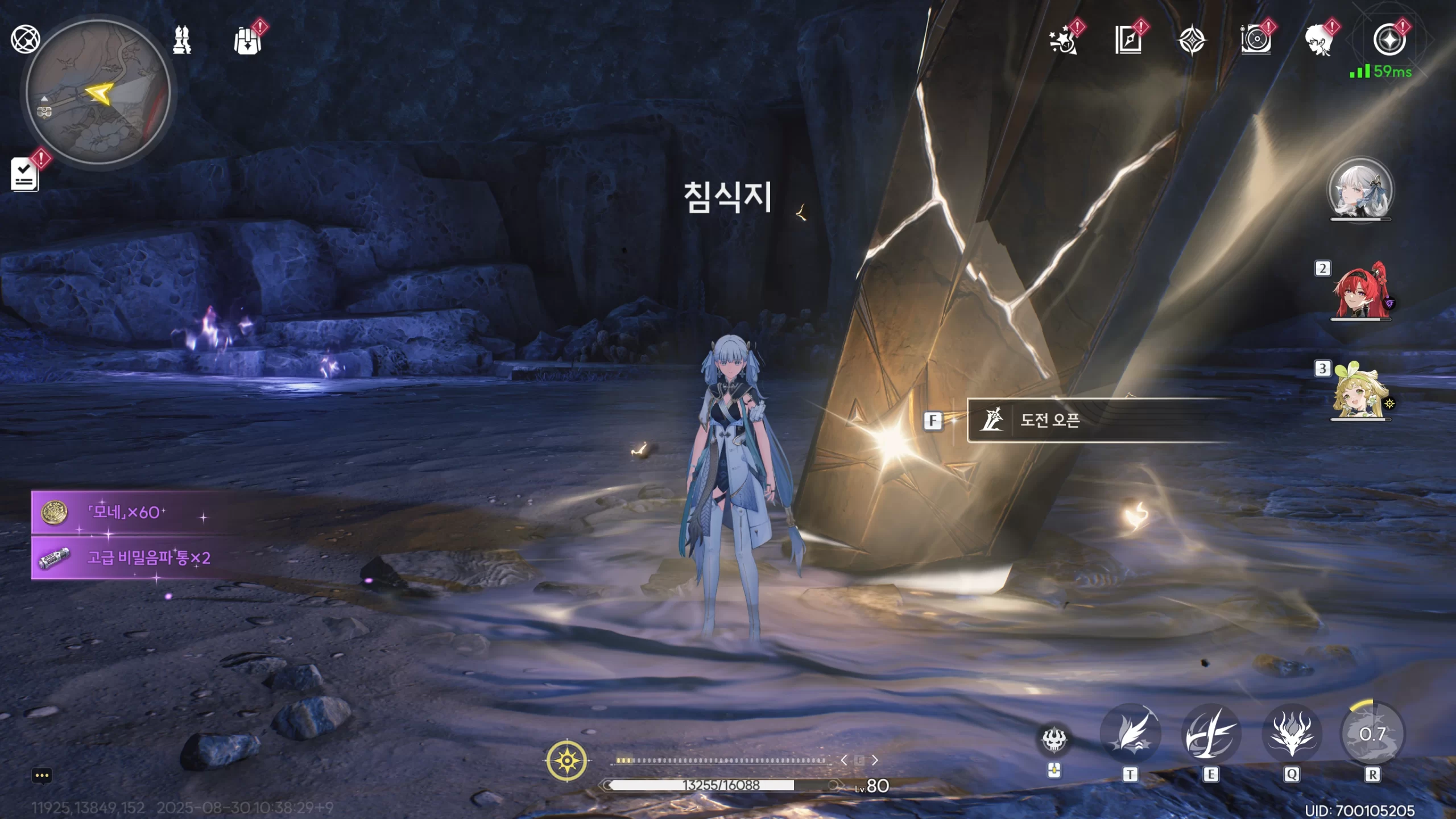Open the character profile head icon

click(x=1319, y=40)
